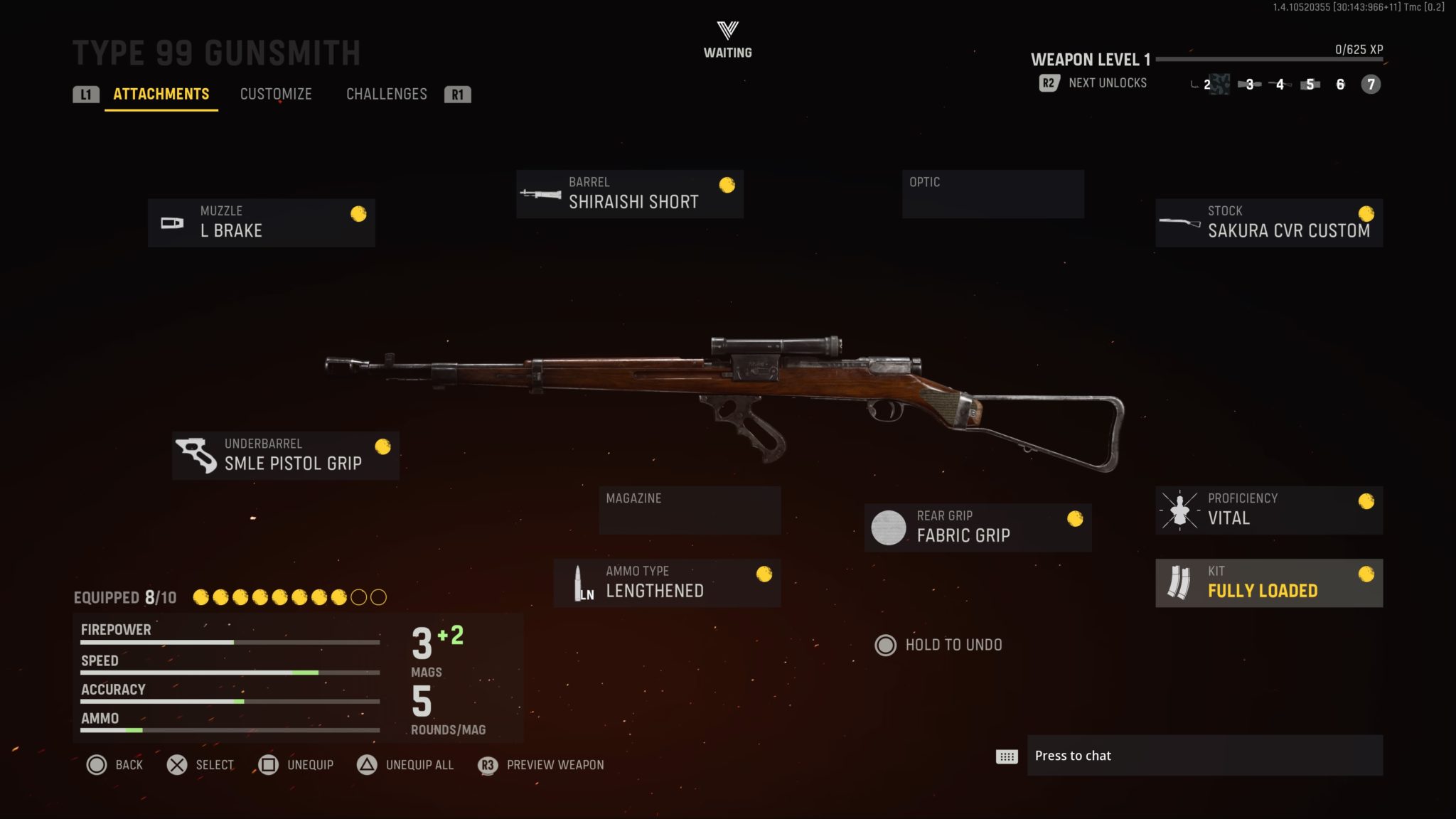Open the empty Magazine attachment slot
The image size is (1456, 819).
coord(689,509)
